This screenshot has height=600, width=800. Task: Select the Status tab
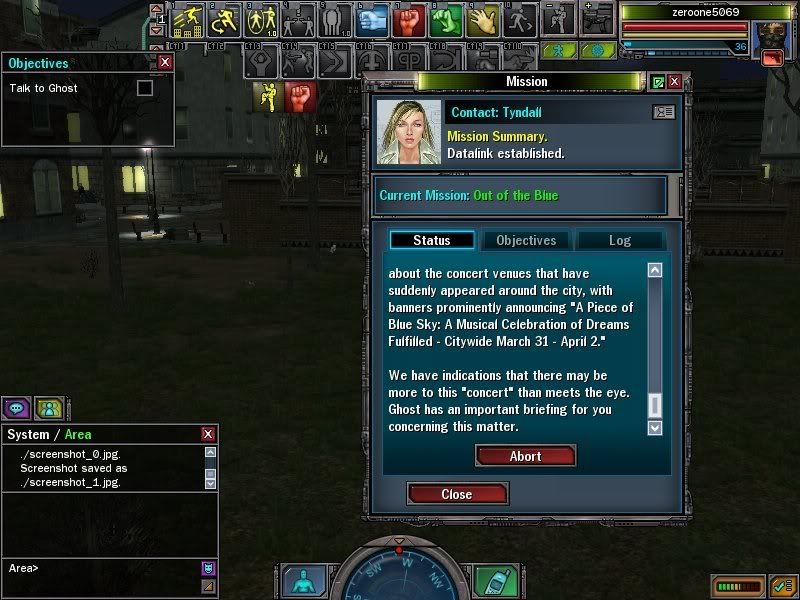431,240
